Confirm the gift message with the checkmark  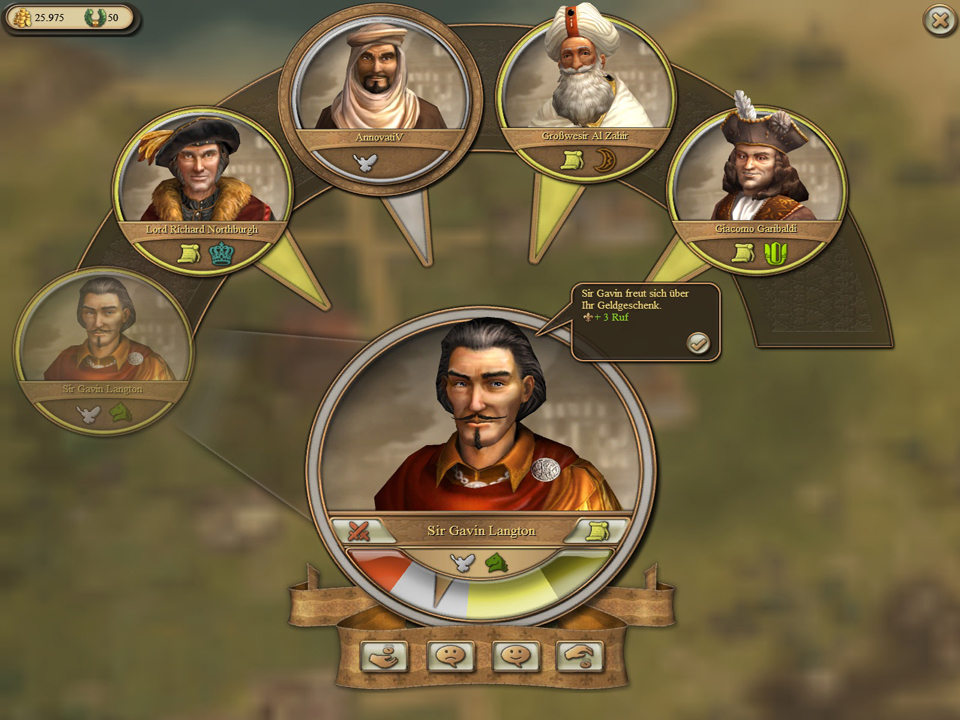697,343
